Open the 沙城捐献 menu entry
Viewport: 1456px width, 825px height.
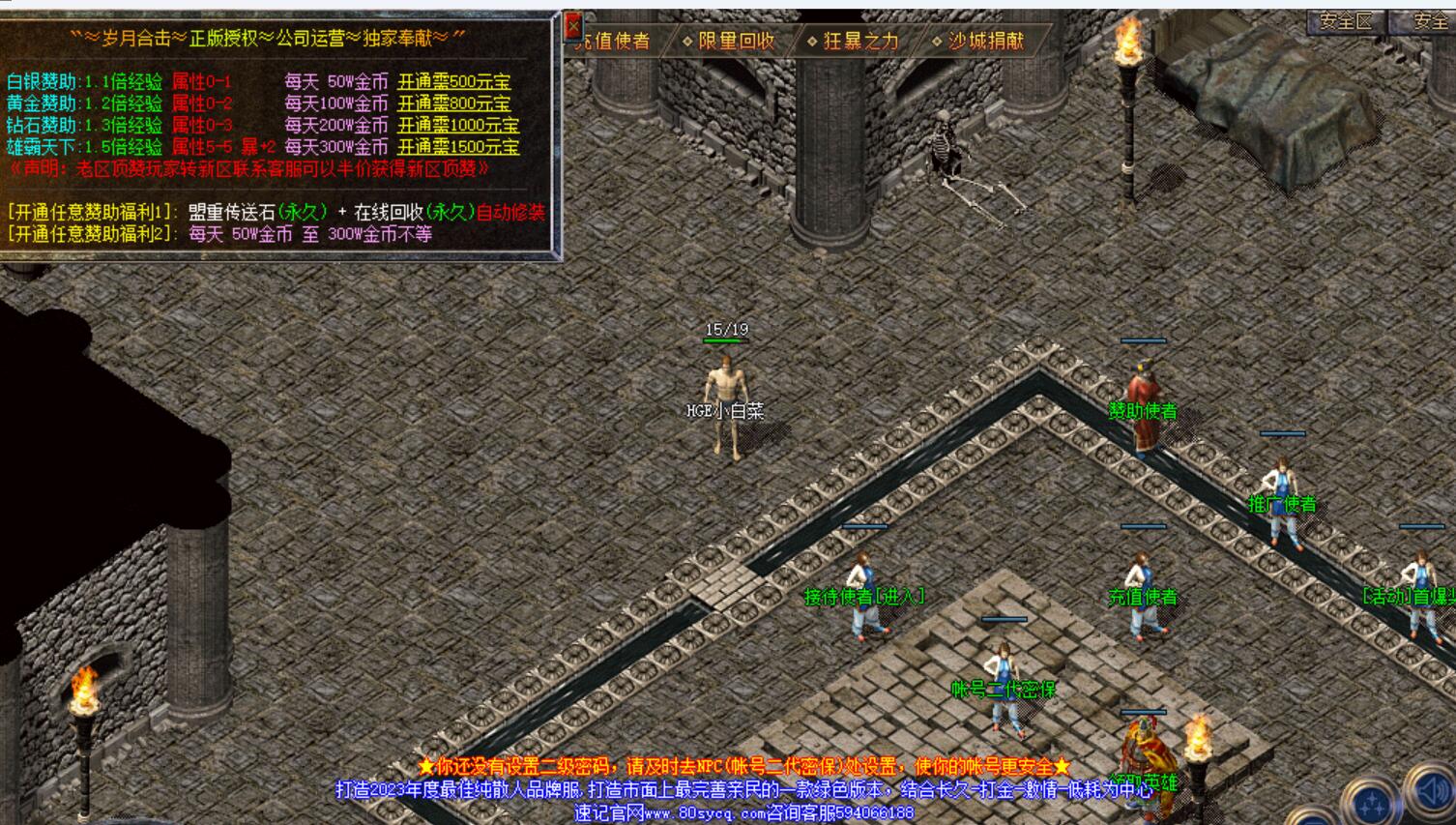tap(978, 41)
